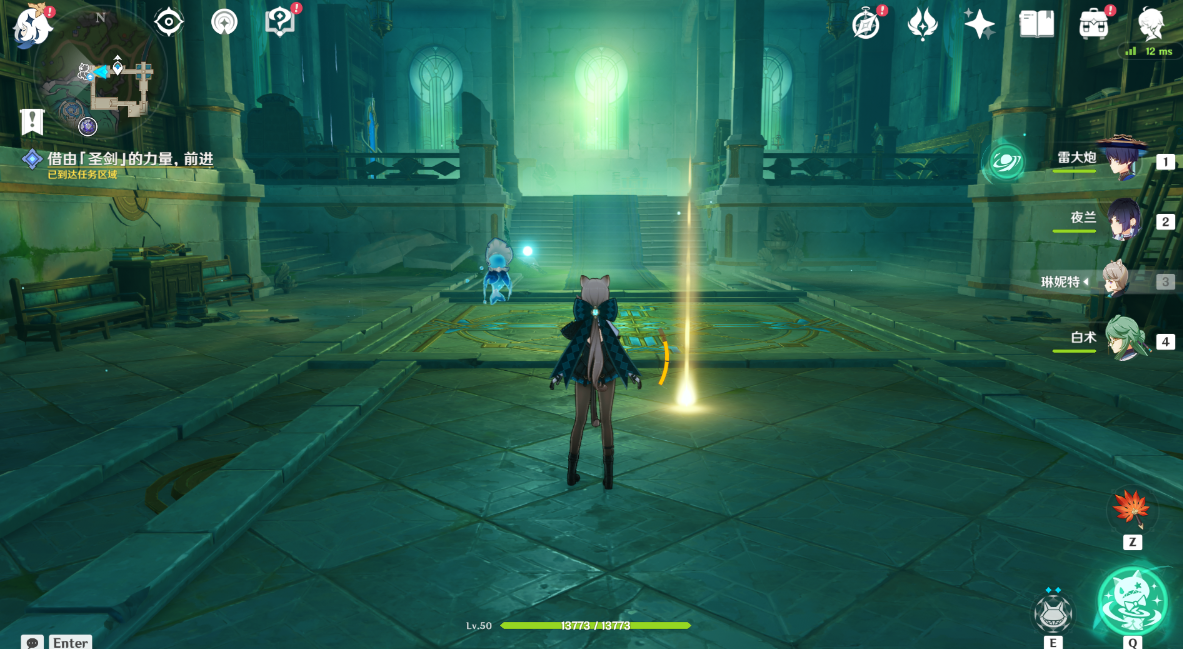
Task: Activate the glowing green elemental burst
Action: pos(1133,602)
